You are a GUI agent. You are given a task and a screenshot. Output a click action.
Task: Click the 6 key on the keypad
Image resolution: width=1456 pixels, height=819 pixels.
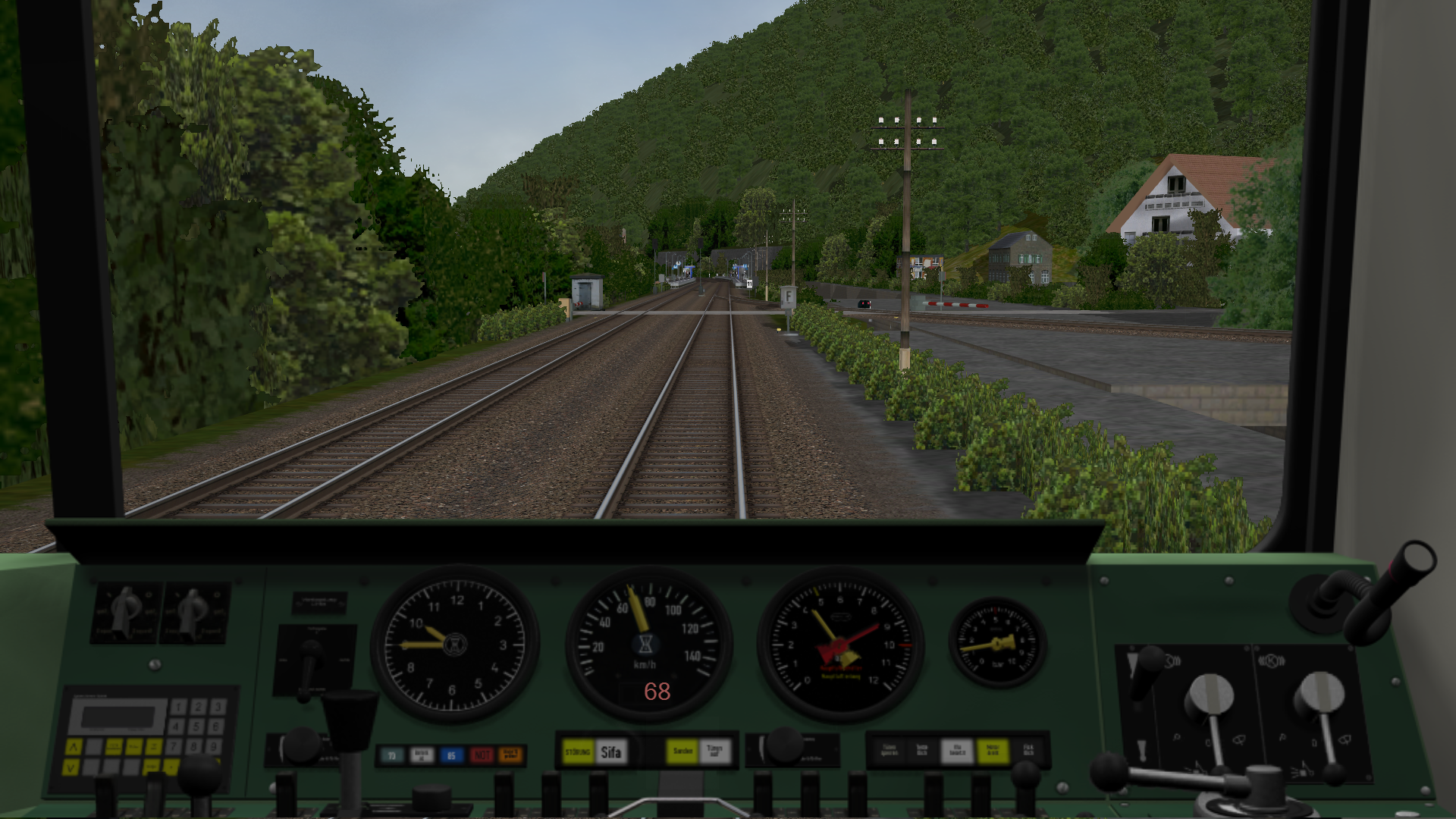(216, 726)
